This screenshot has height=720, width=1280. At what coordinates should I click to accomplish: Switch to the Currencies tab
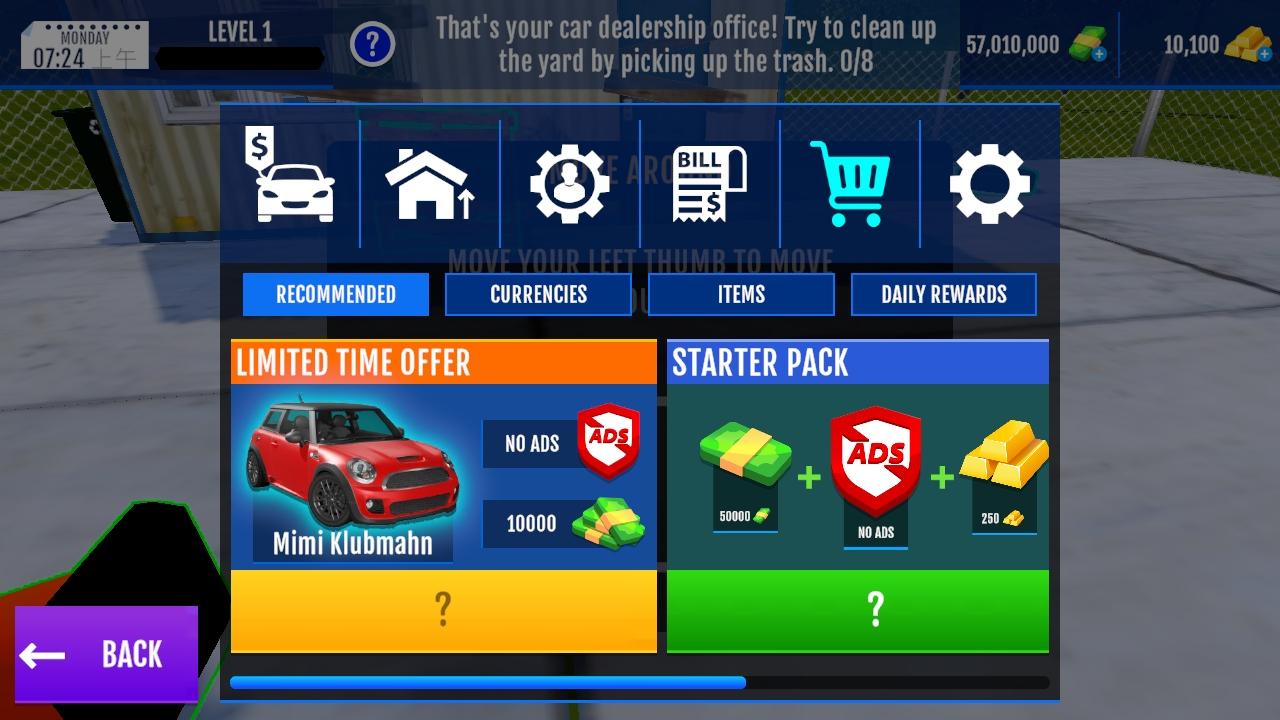pyautogui.click(x=538, y=294)
